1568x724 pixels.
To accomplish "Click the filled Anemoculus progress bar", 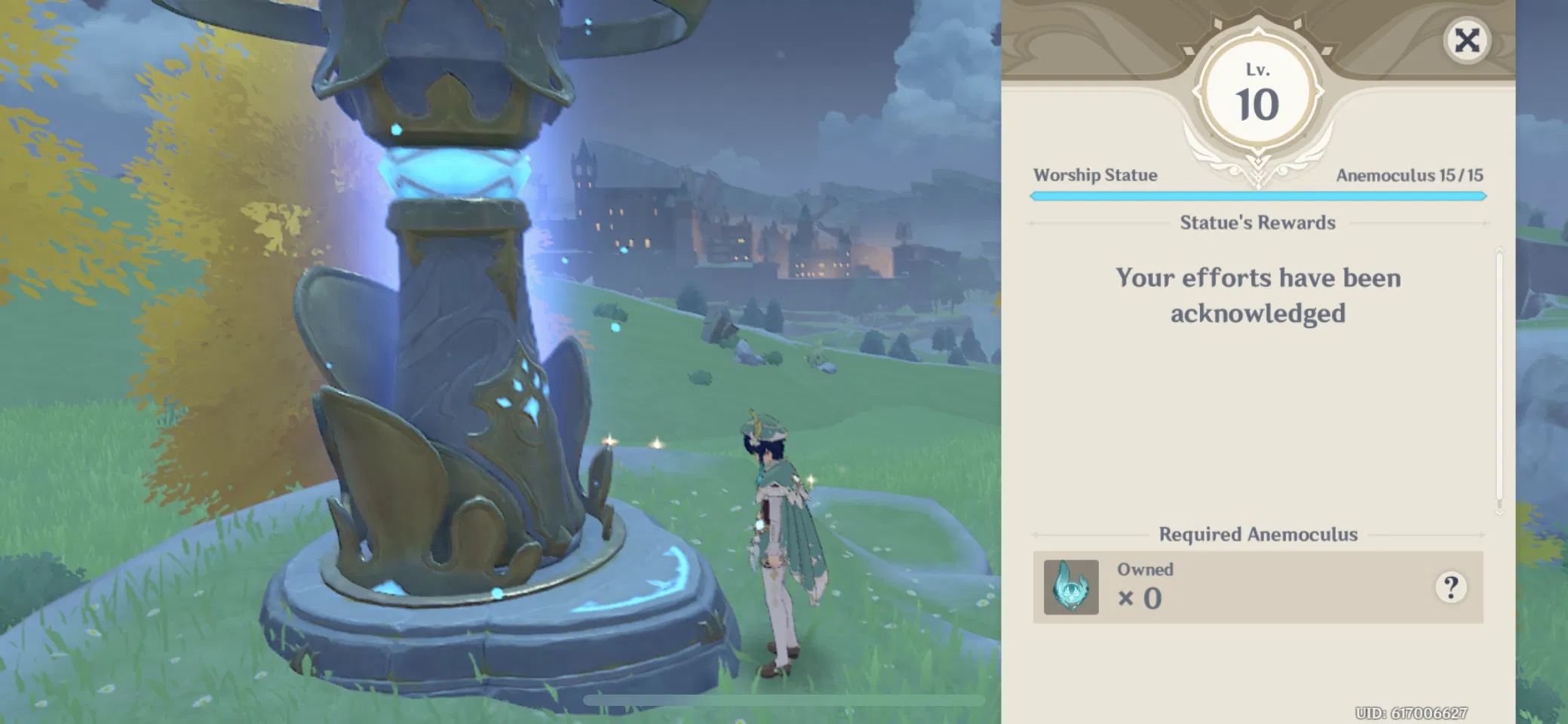I will pyautogui.click(x=1257, y=195).
